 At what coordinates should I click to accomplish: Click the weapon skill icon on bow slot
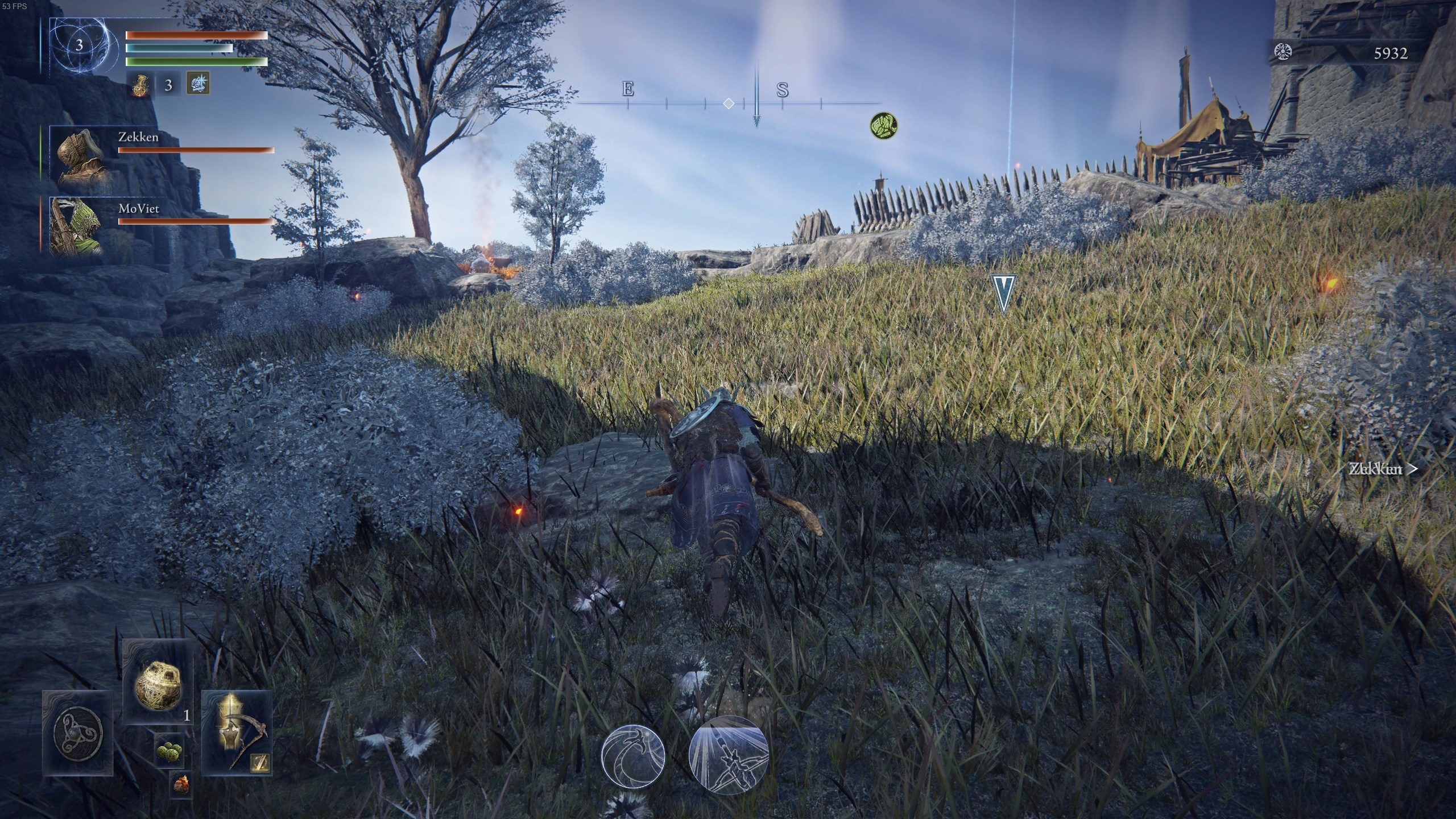click(260, 763)
